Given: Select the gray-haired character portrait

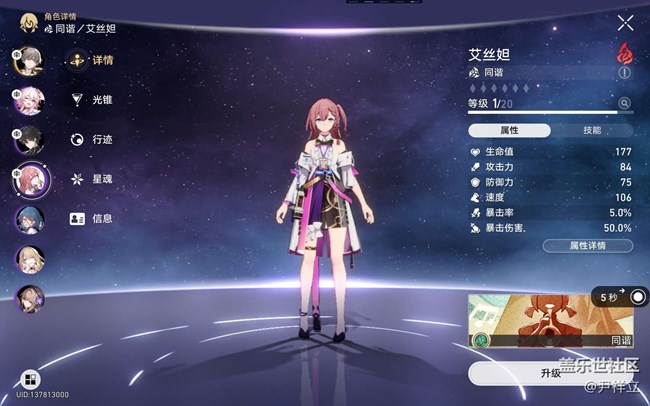Looking at the screenshot, I should (28, 59).
